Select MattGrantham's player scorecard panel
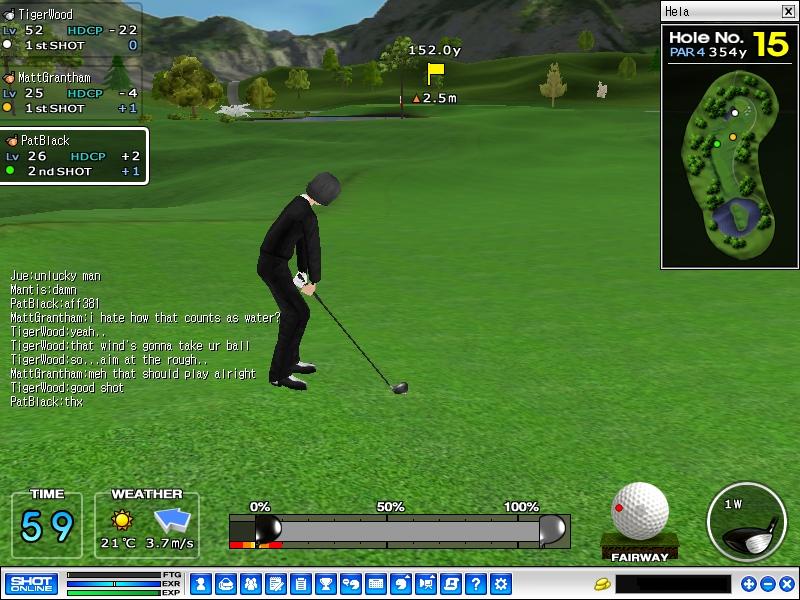This screenshot has width=800, height=600. [71, 92]
